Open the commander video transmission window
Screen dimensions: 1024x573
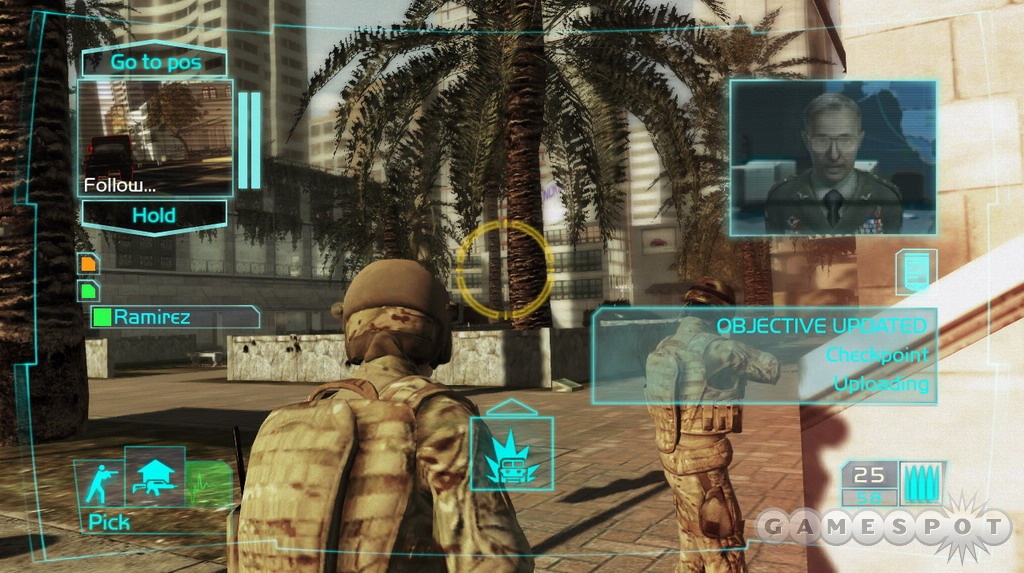pos(832,158)
